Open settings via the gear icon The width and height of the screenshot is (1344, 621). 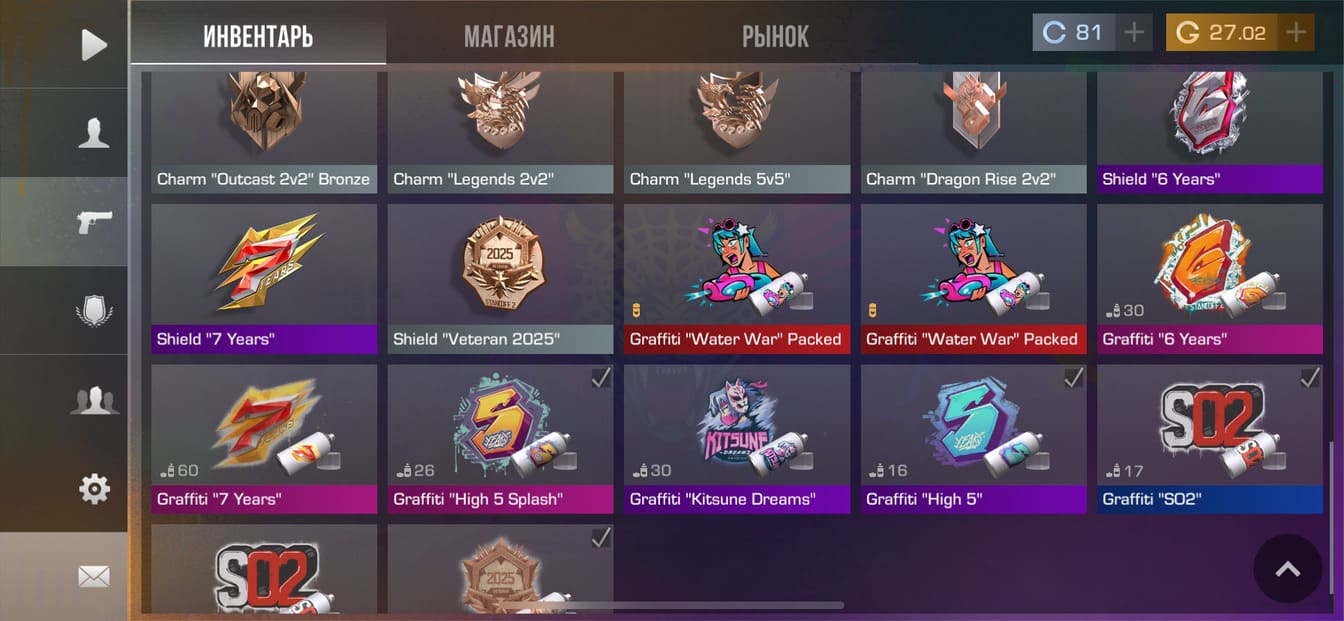tap(93, 489)
